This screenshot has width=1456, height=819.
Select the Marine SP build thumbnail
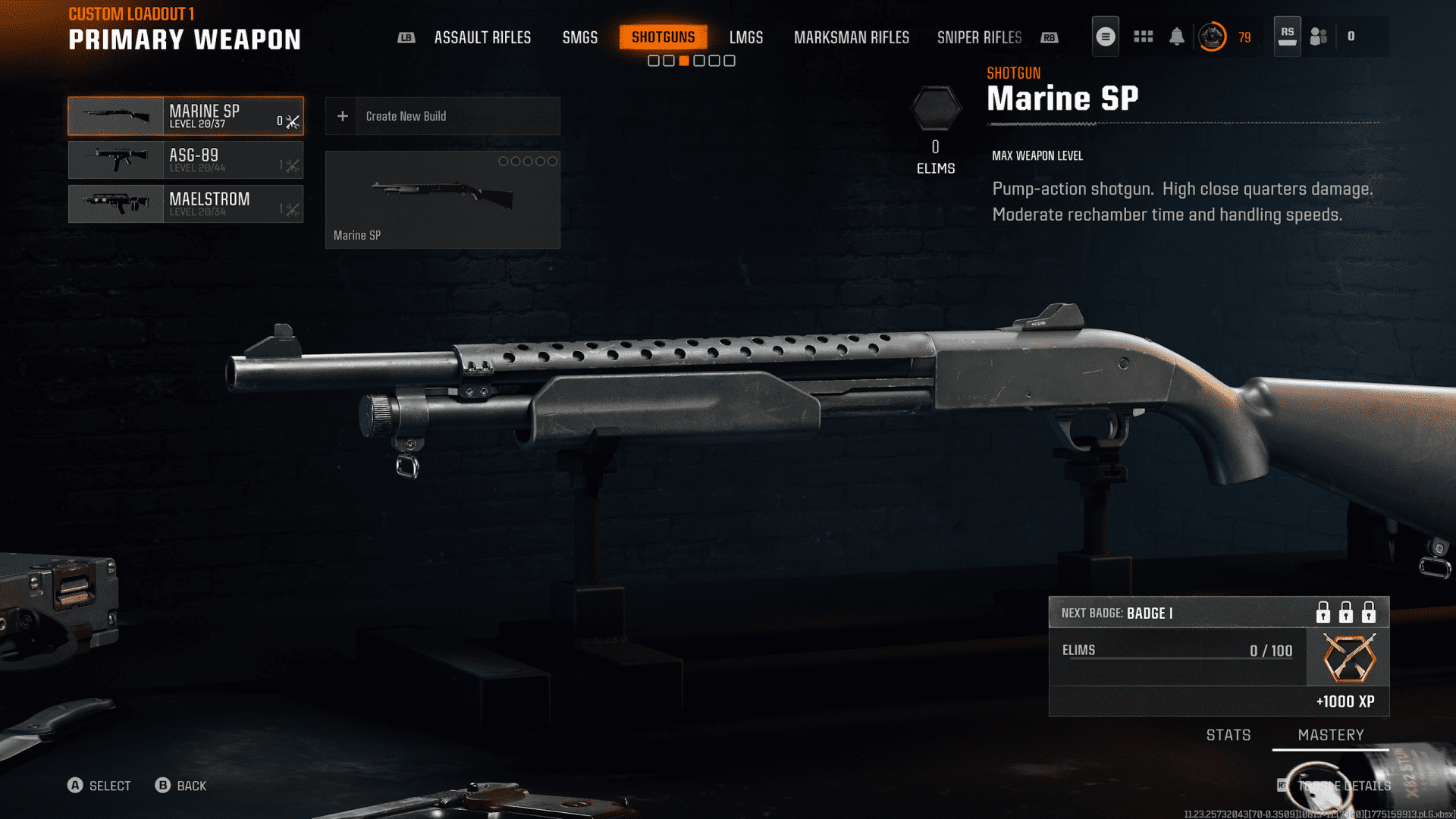coord(442,199)
